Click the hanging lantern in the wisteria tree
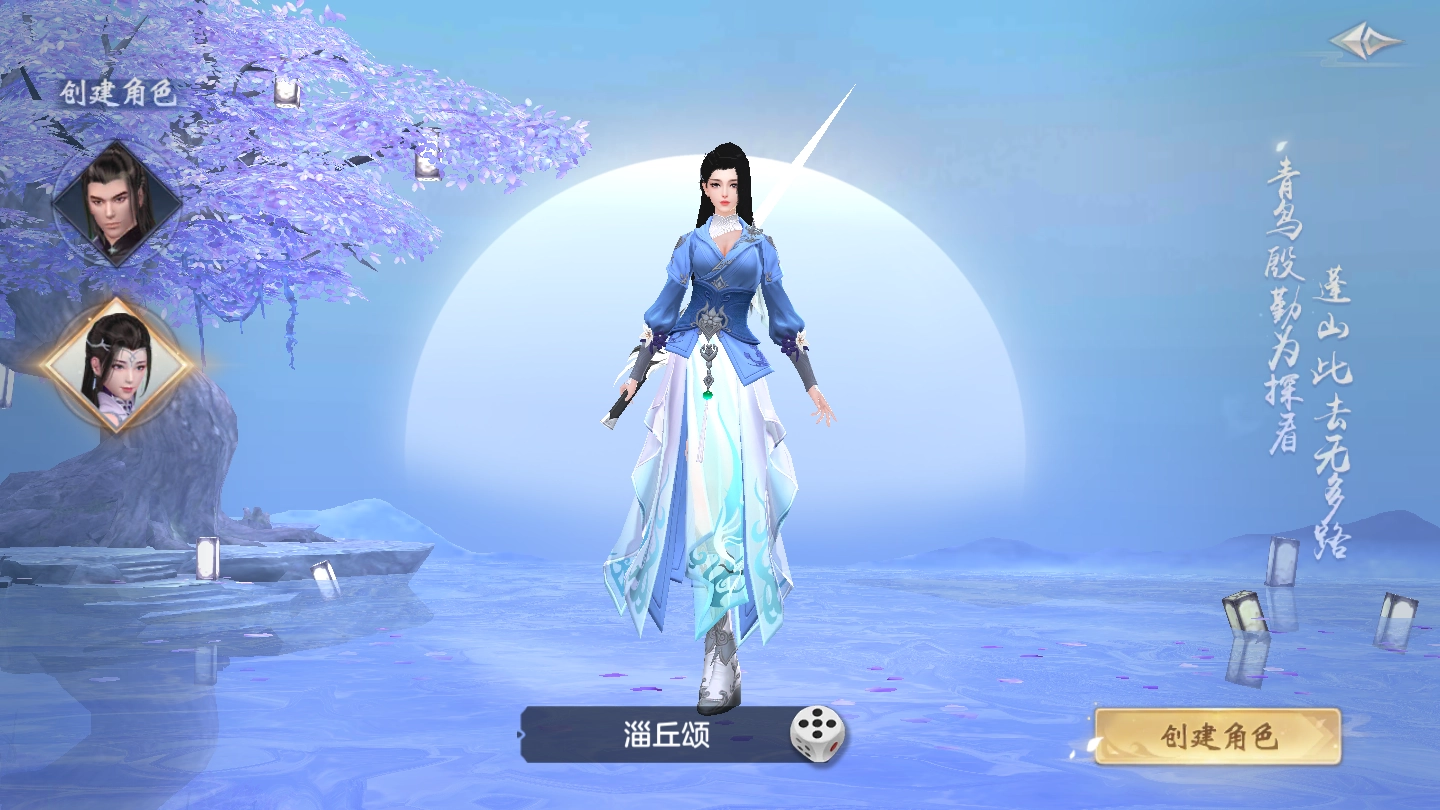This screenshot has height=810, width=1440. click(287, 91)
